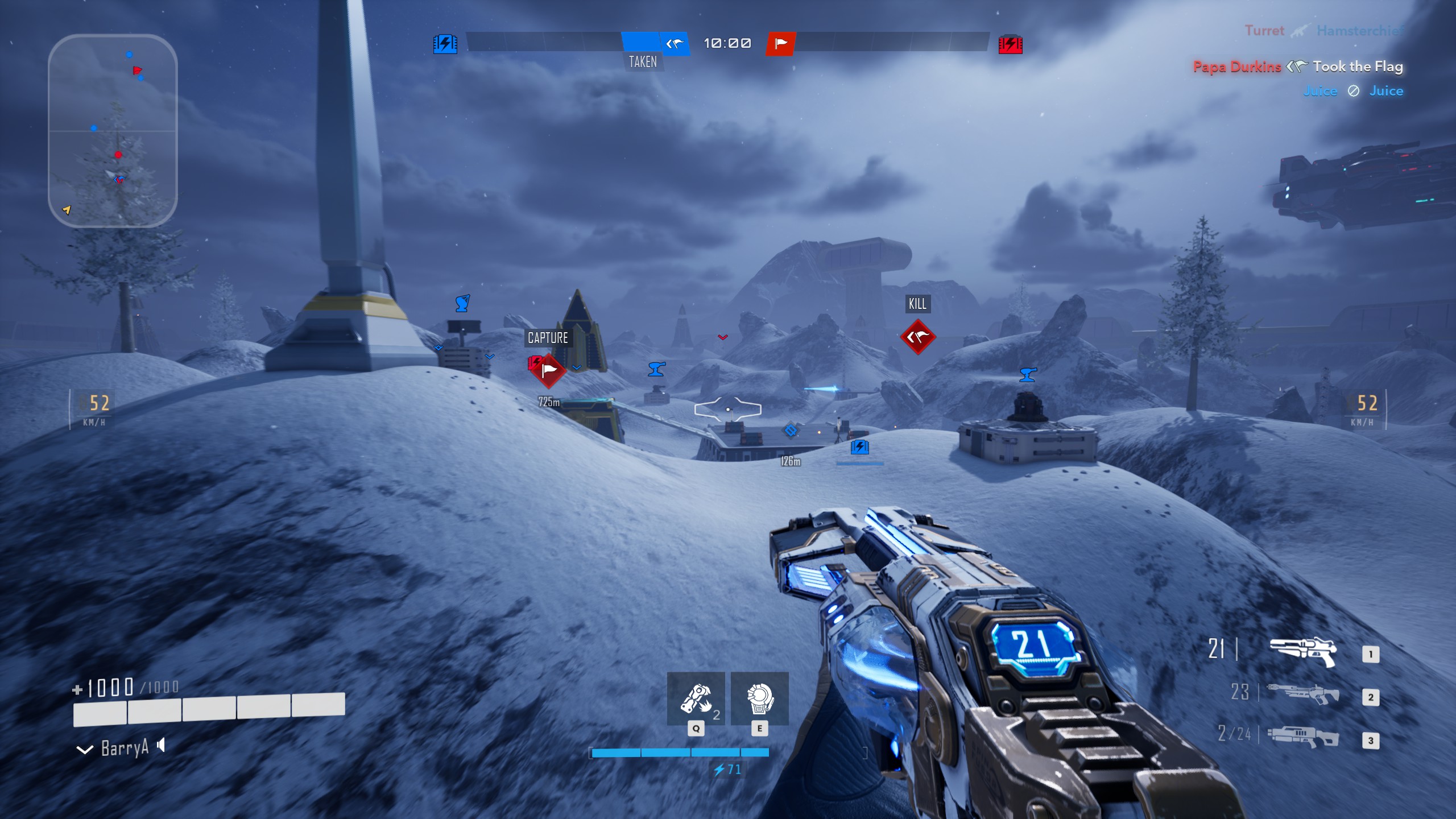Select the grenade ability icon above Q
The height and width of the screenshot is (819, 1456).
[697, 698]
